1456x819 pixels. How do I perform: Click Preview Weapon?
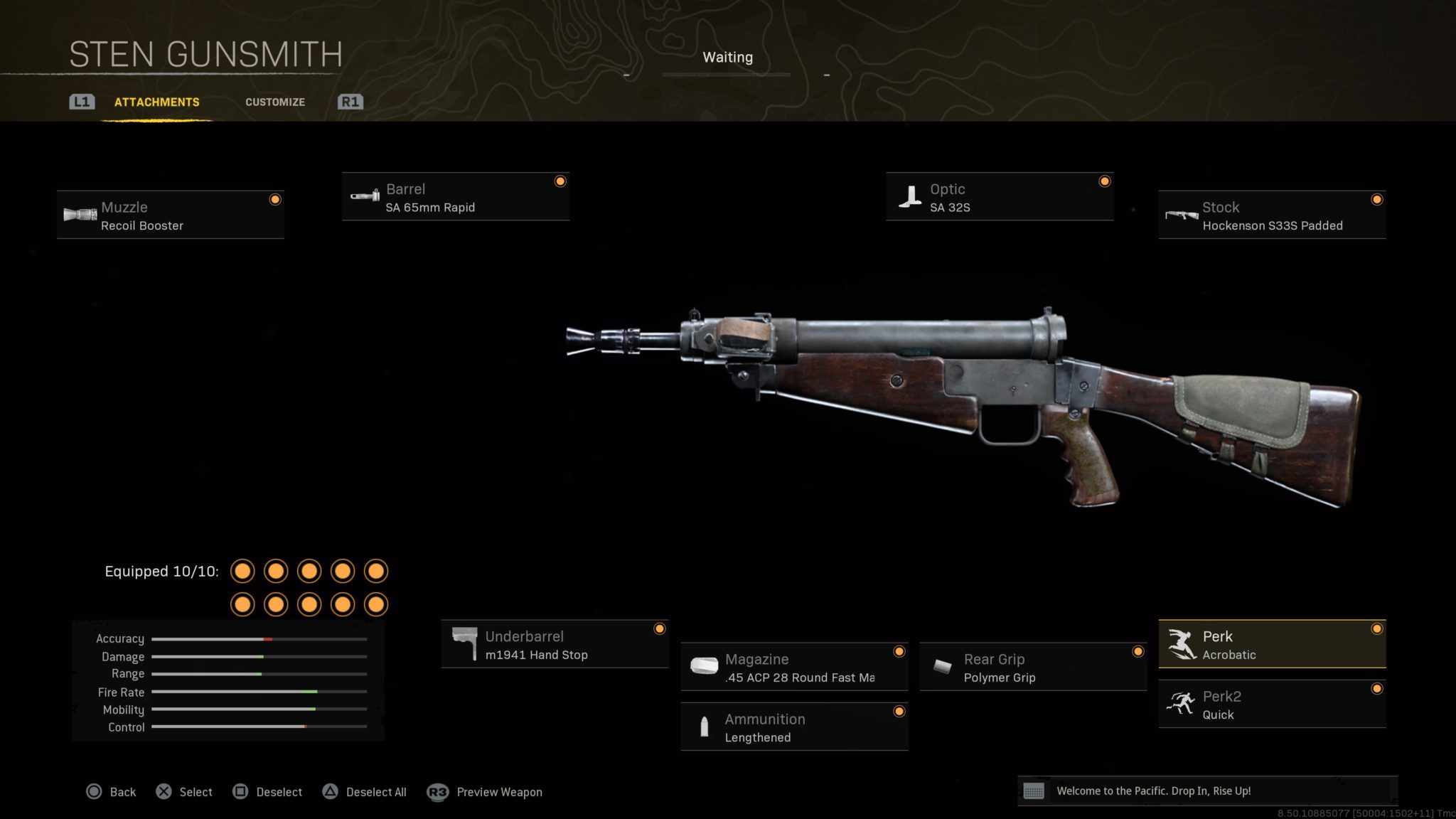click(499, 791)
